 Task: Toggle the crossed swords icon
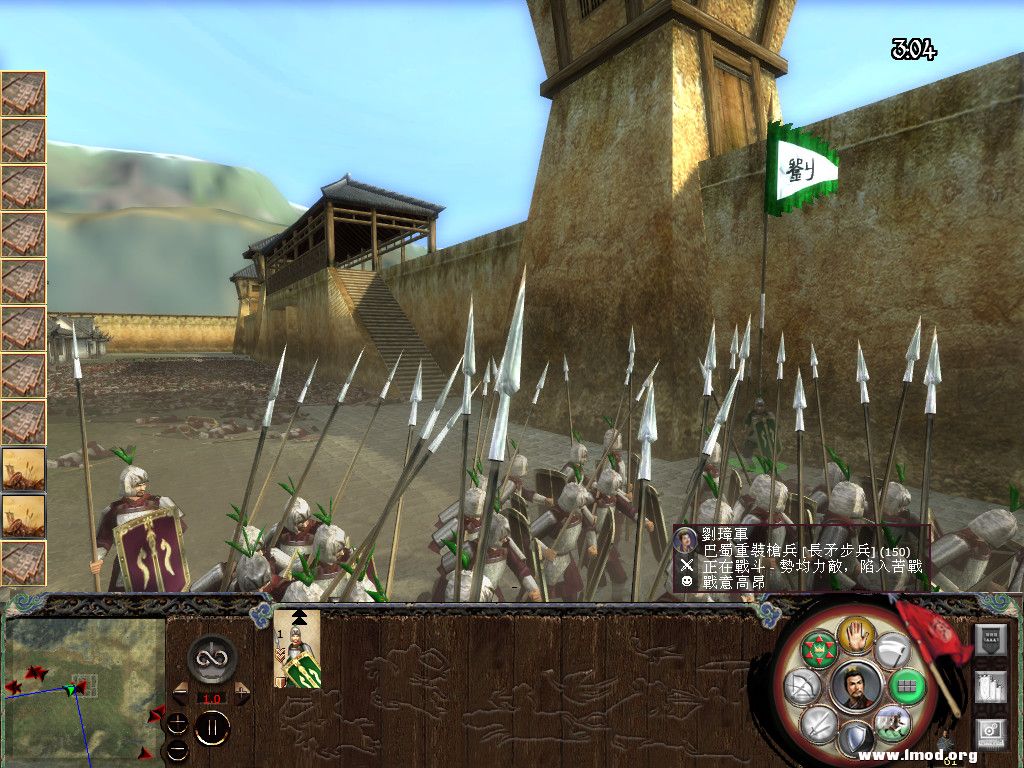click(x=819, y=723)
